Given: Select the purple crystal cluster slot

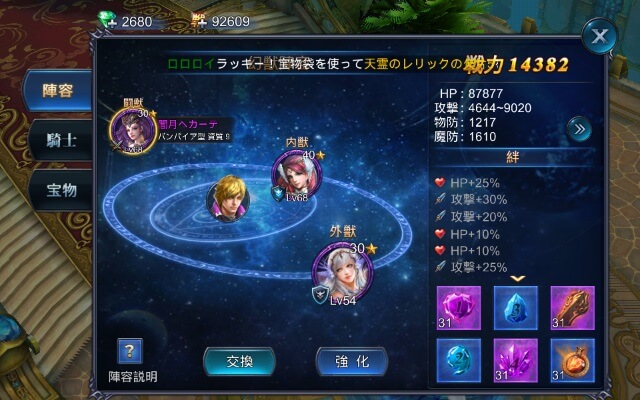Looking at the screenshot, I should (x=516, y=360).
